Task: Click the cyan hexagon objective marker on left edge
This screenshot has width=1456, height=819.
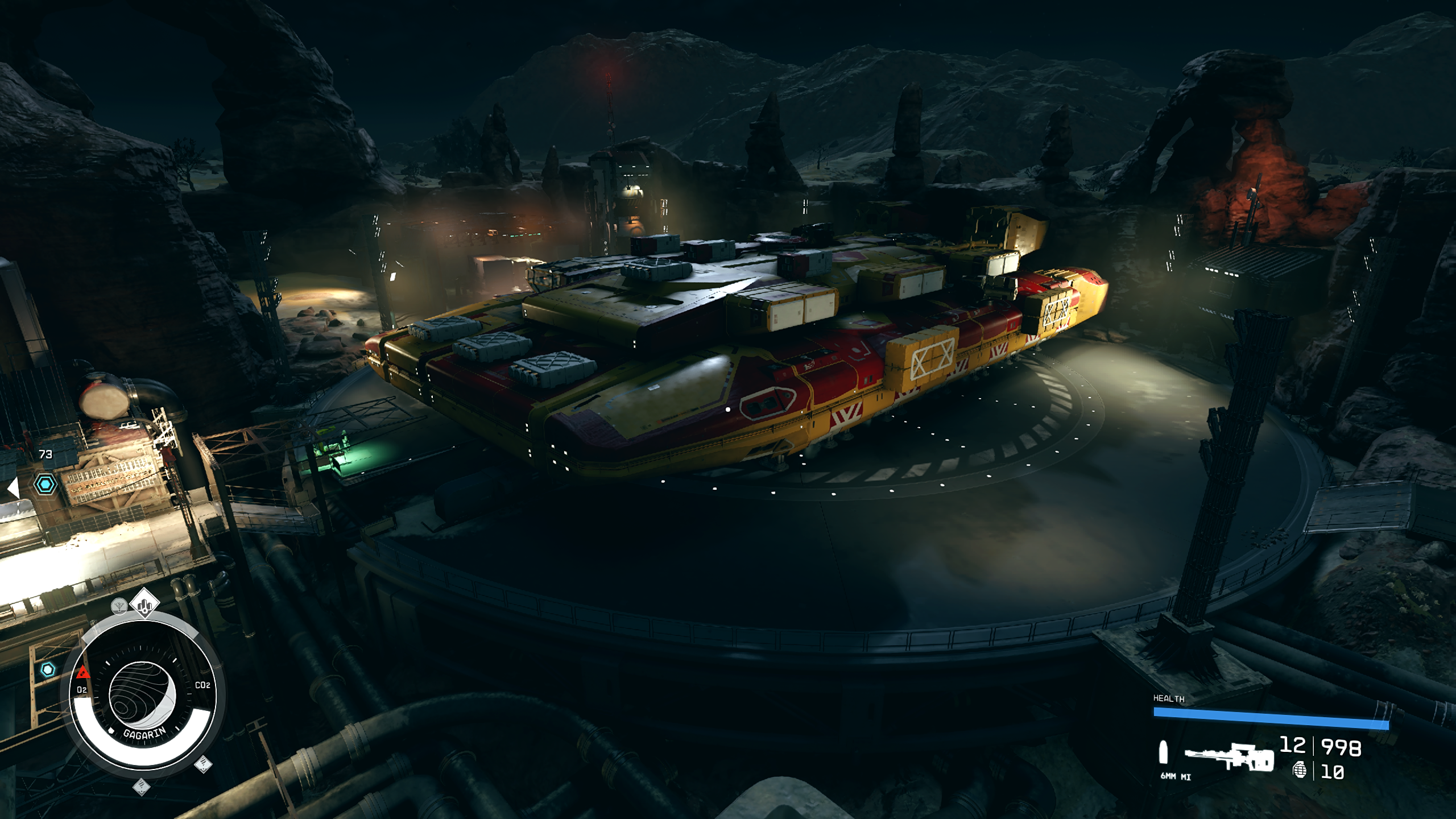Action: coord(45,484)
